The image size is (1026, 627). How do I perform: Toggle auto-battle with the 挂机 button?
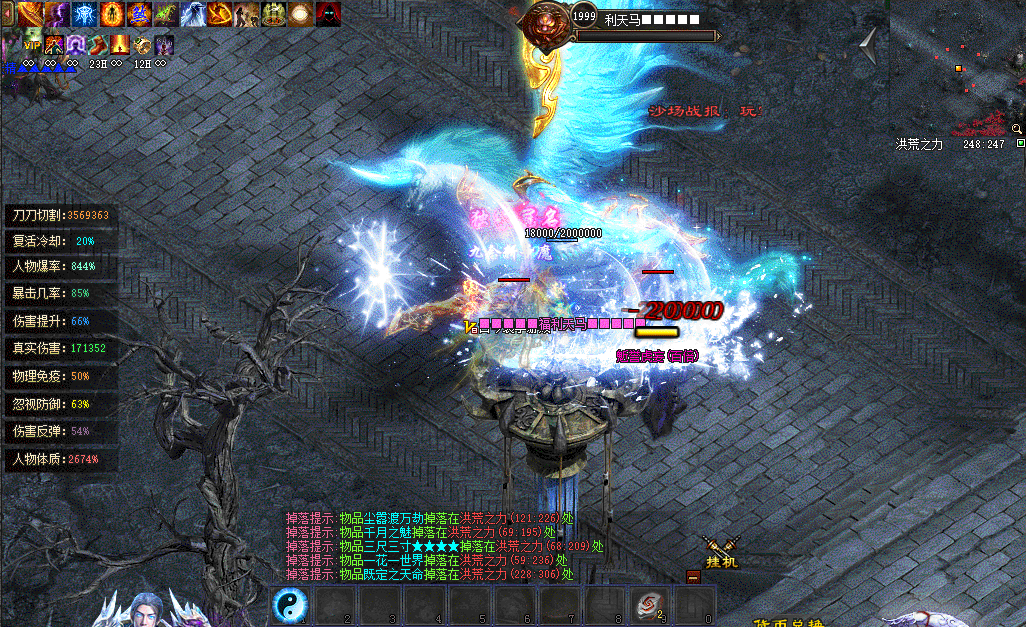point(721,553)
